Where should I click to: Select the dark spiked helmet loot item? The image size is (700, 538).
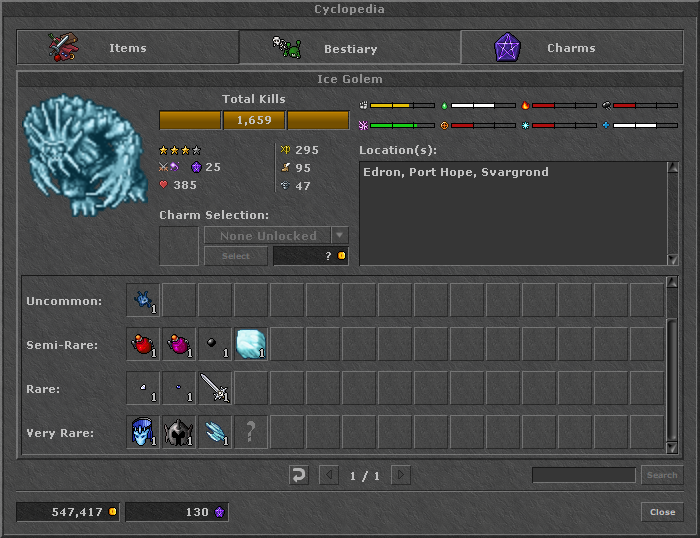pos(179,432)
